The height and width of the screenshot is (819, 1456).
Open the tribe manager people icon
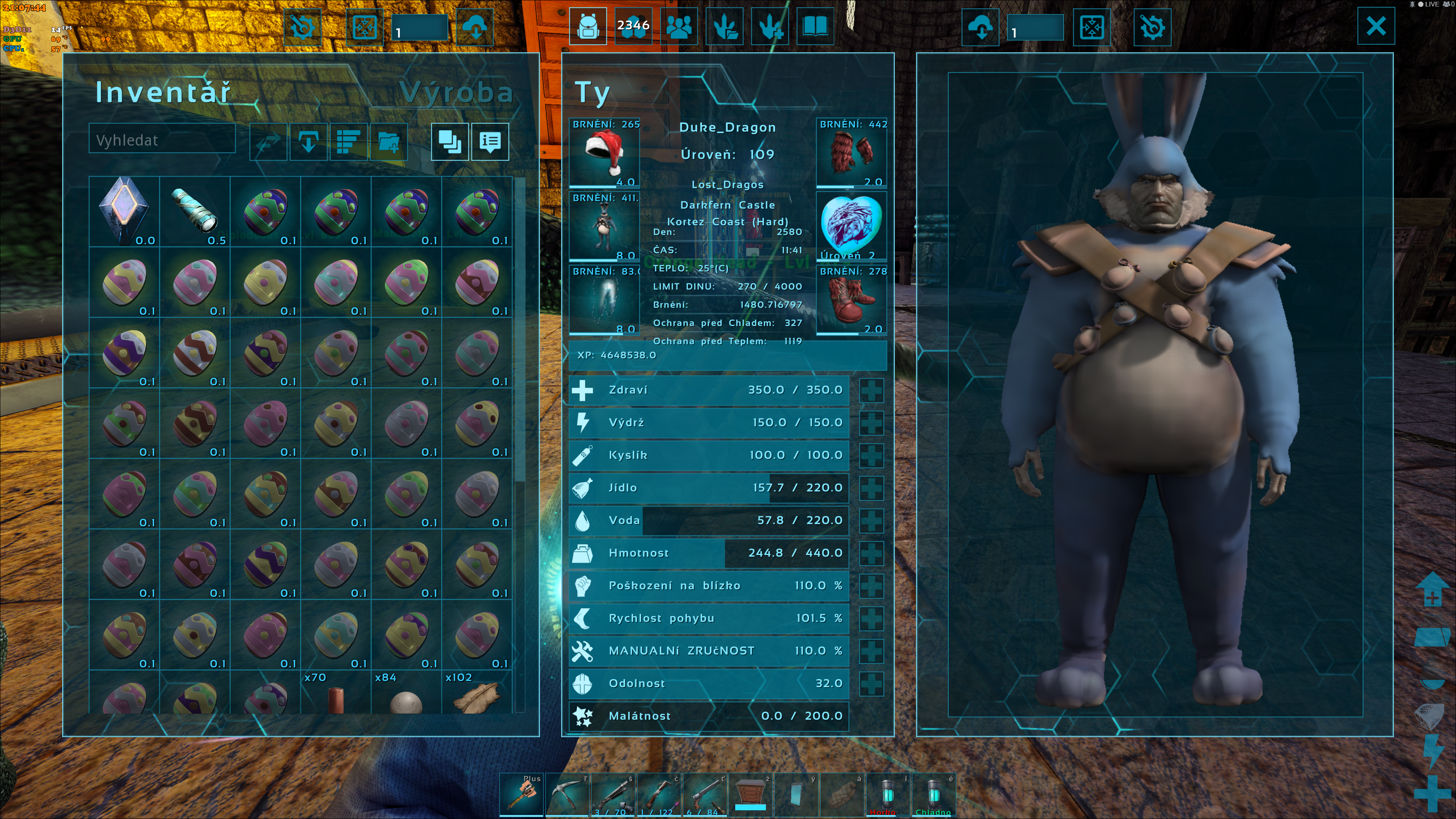(x=679, y=26)
